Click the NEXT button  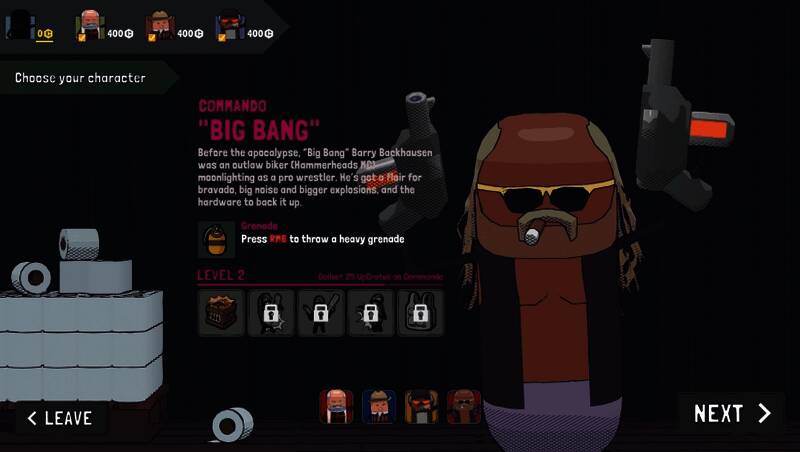click(x=732, y=414)
